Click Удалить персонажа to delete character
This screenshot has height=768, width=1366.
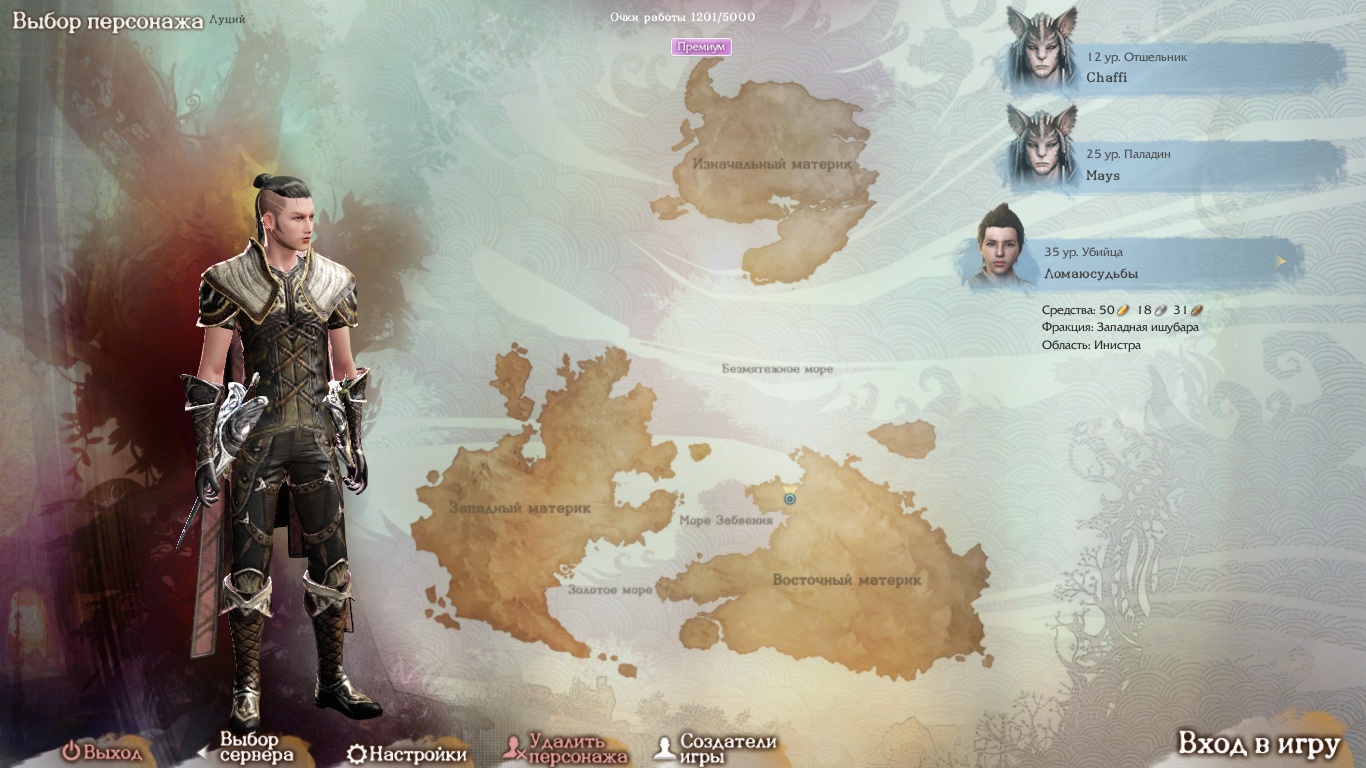[x=567, y=748]
